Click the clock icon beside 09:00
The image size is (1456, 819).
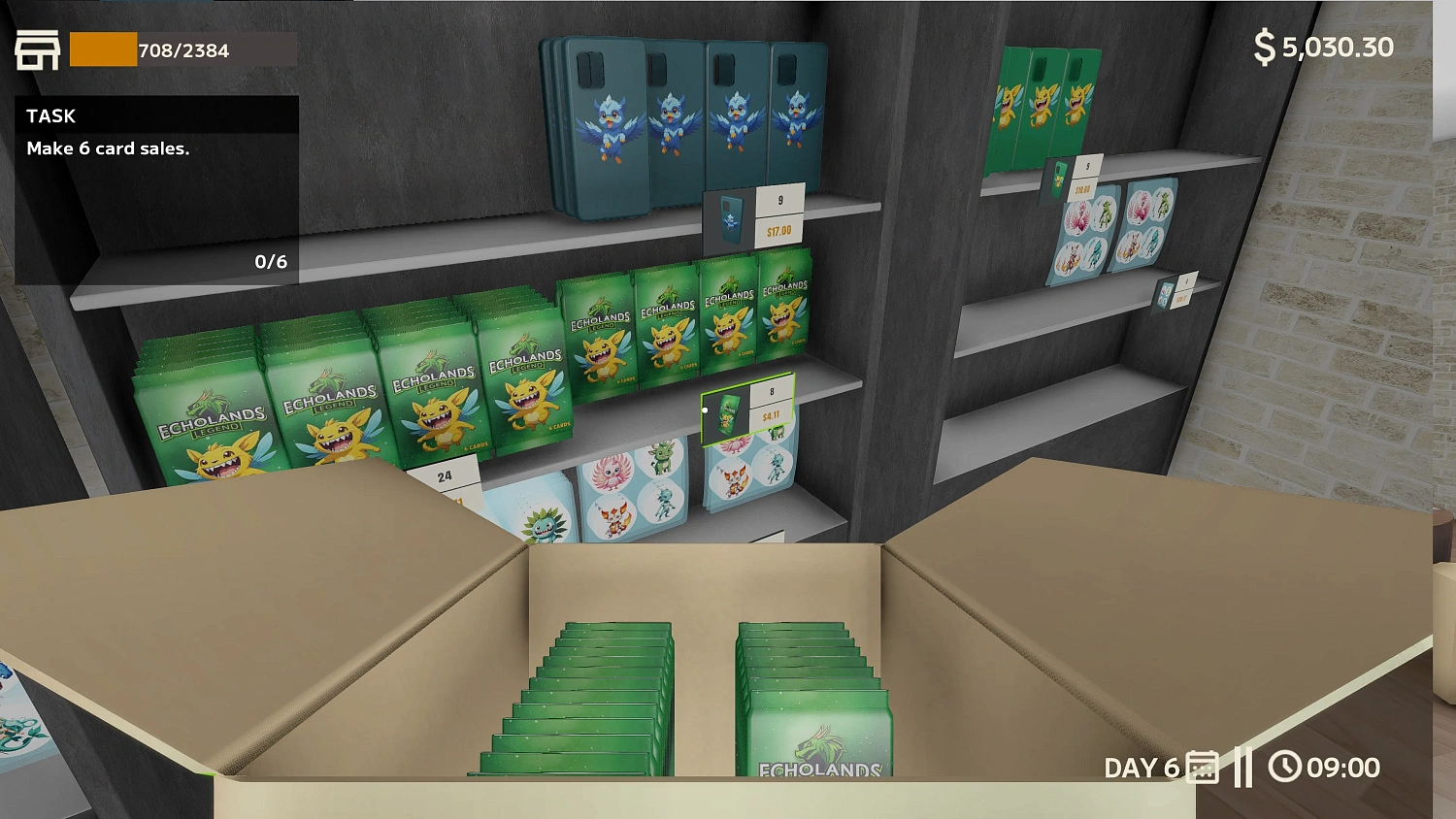point(1287,767)
